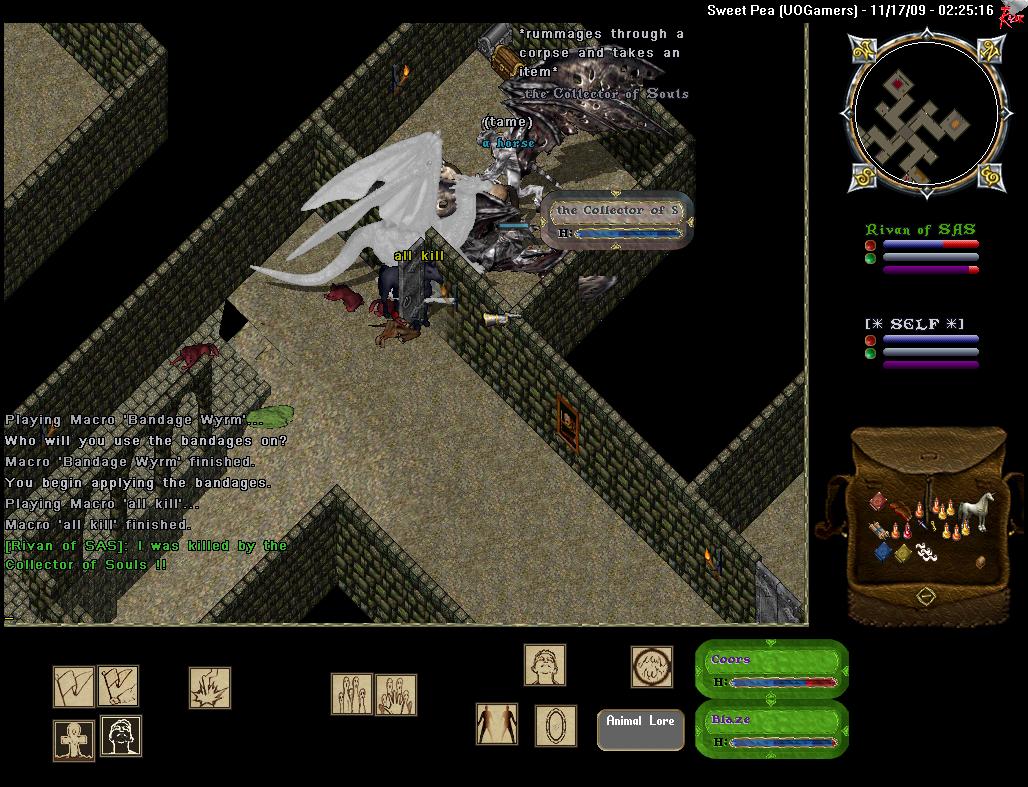Activate the explosion burst spell icon
Viewport: 1028px width, 787px height.
[x=210, y=688]
